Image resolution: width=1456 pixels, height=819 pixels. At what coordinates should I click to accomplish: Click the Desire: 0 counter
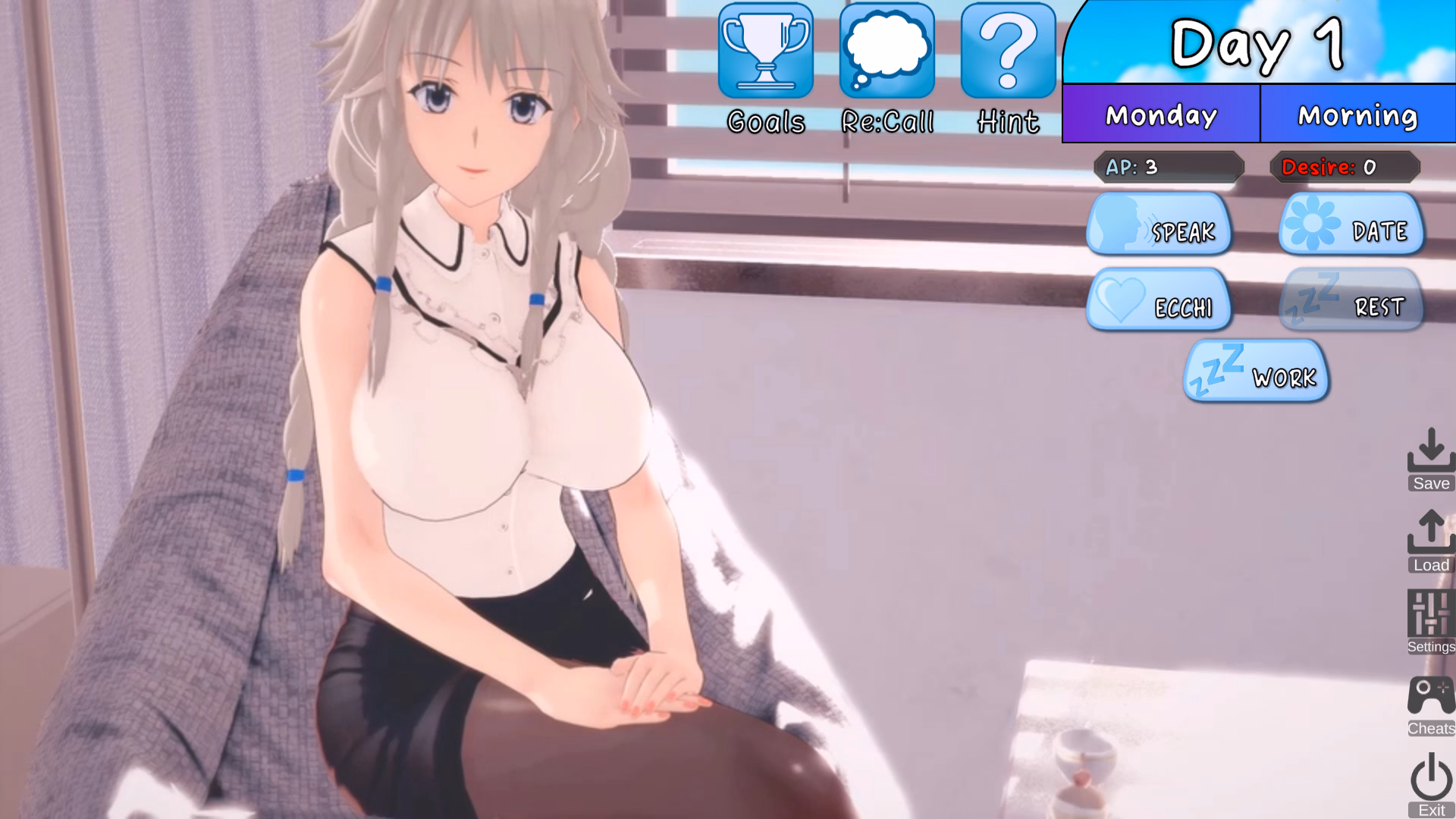[x=1344, y=168]
